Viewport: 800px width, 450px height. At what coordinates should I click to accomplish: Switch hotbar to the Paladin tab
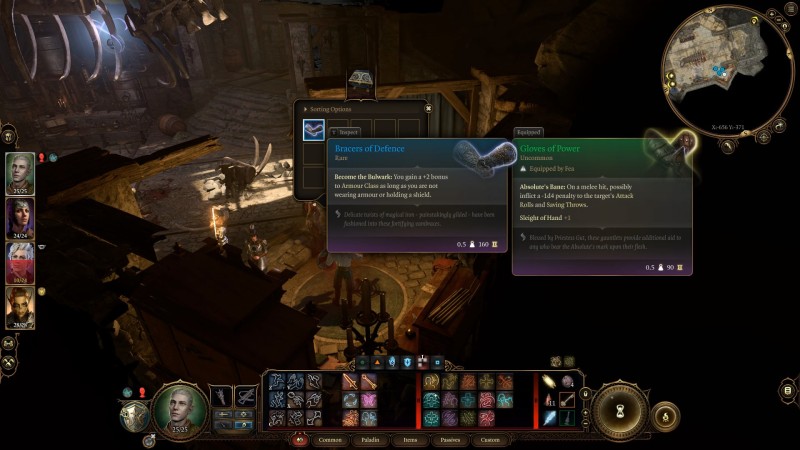pos(371,439)
